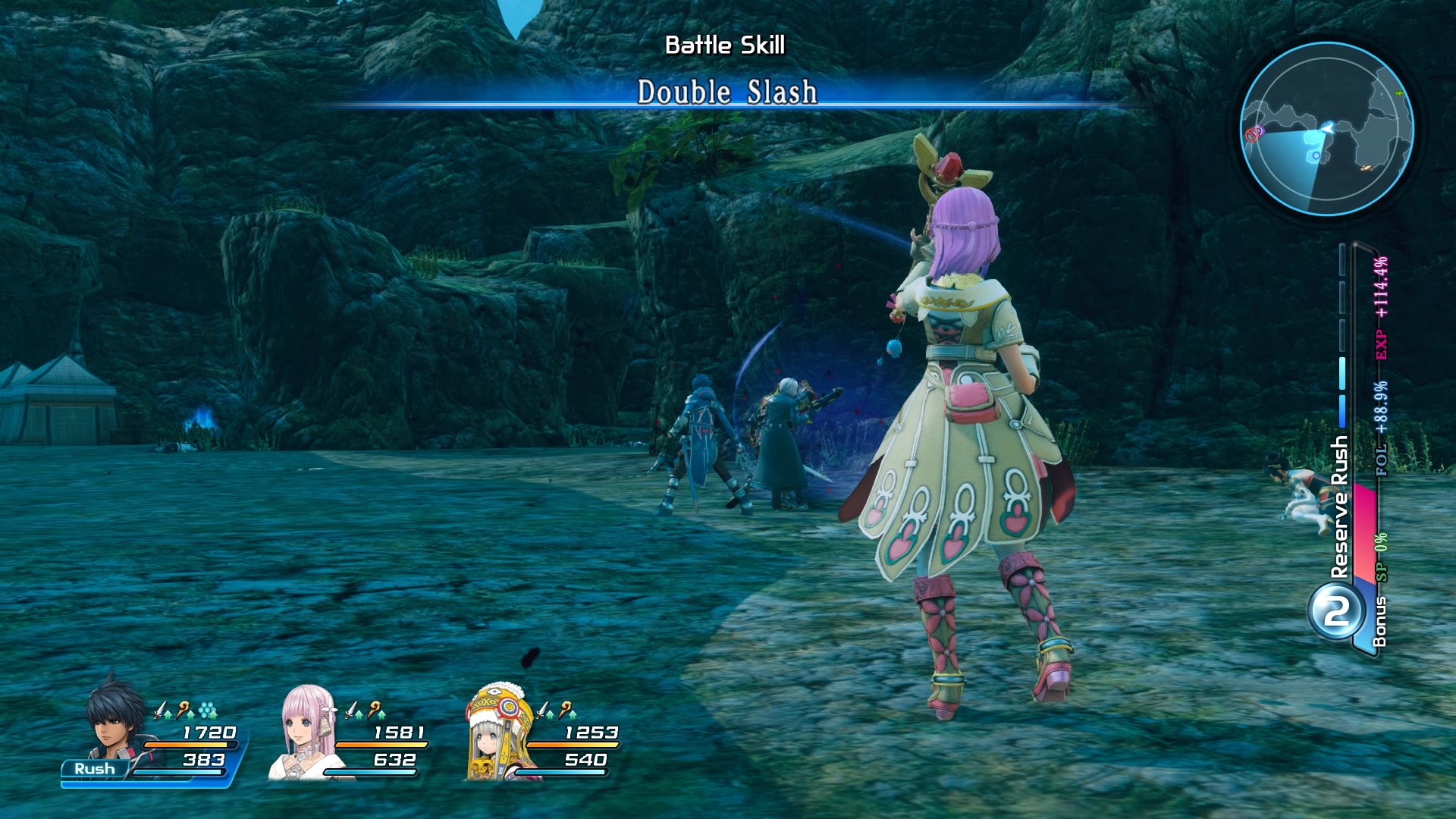Click the Reserve Rush gauge counter
The height and width of the screenshot is (819, 1456).
tap(1337, 611)
